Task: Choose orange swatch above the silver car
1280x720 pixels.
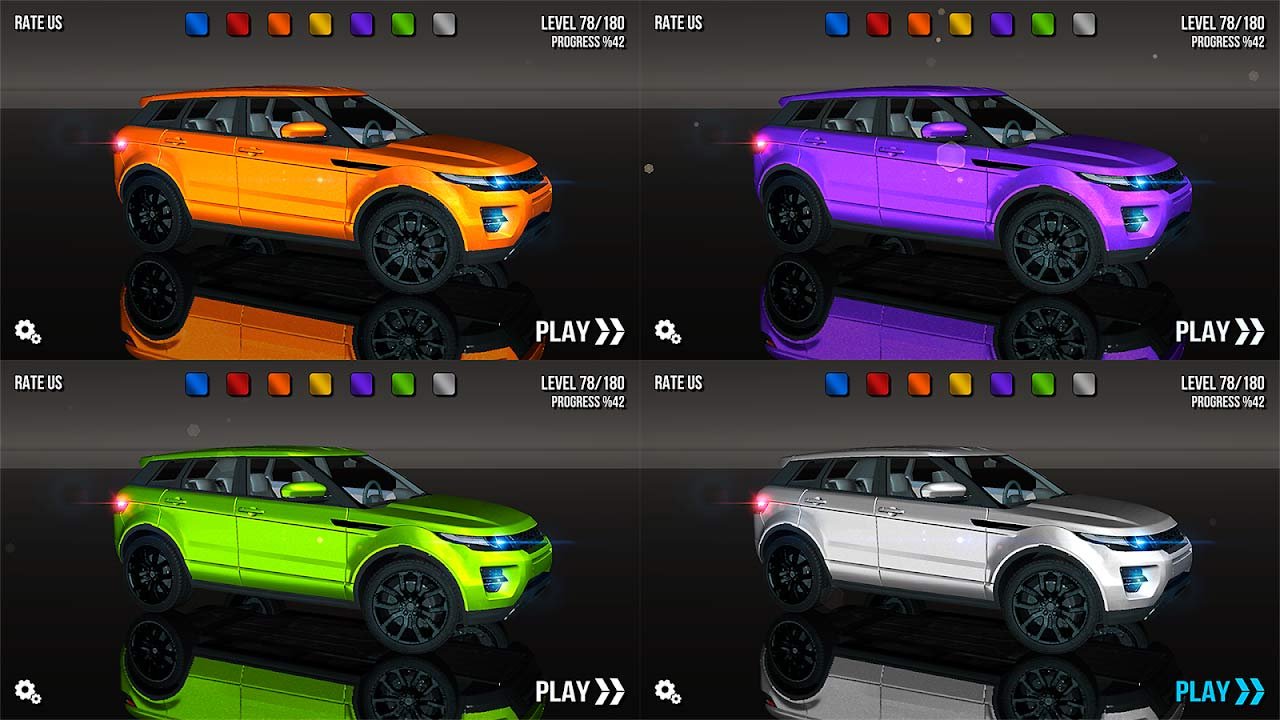Action: point(919,384)
